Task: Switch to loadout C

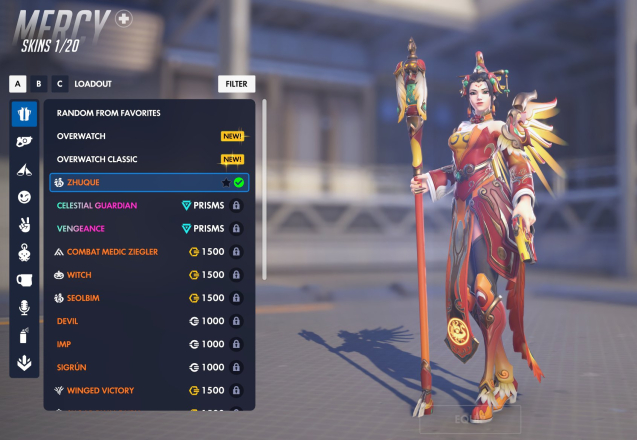Action: (60, 84)
